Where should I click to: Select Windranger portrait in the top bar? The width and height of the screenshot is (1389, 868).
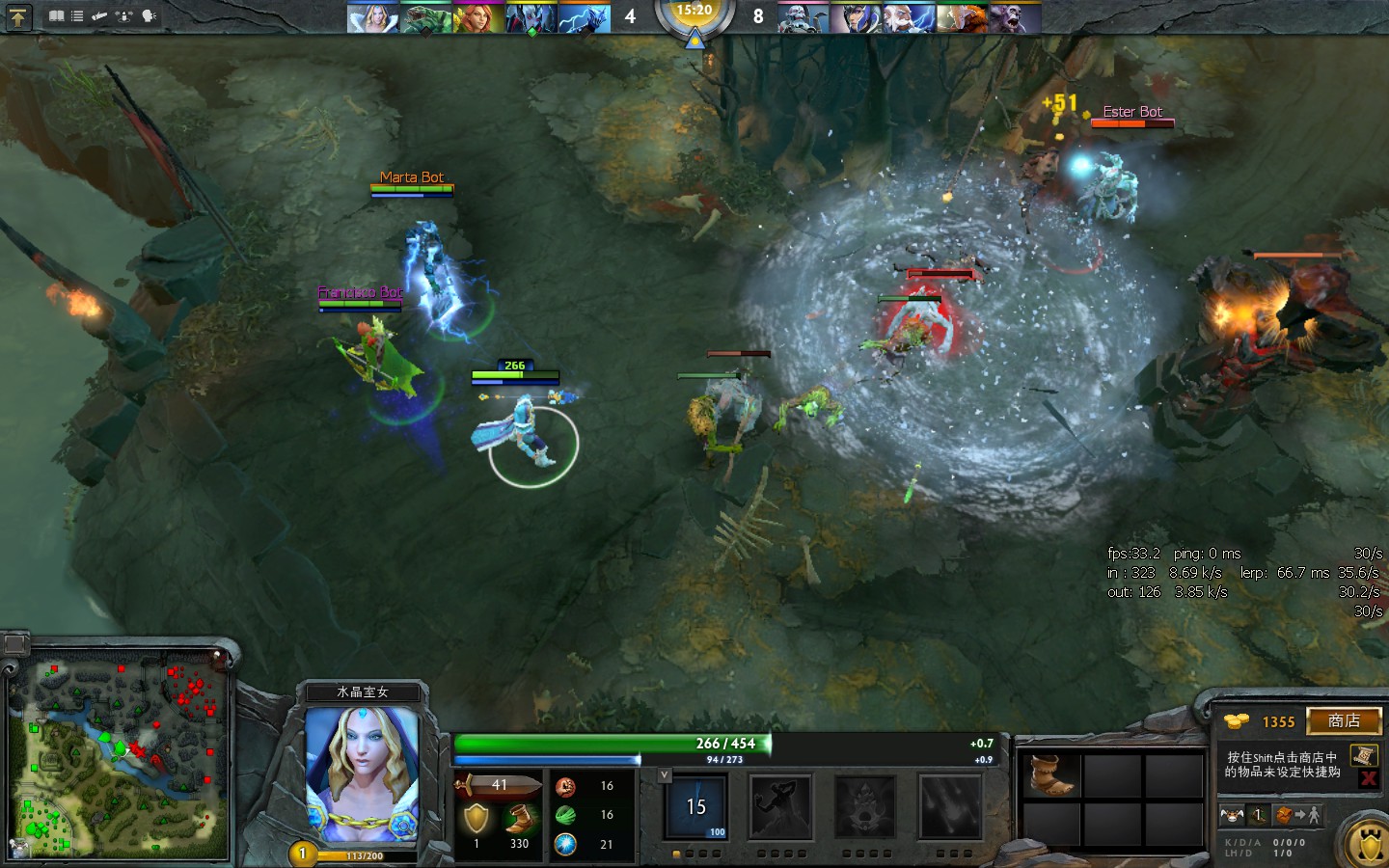click(x=477, y=18)
